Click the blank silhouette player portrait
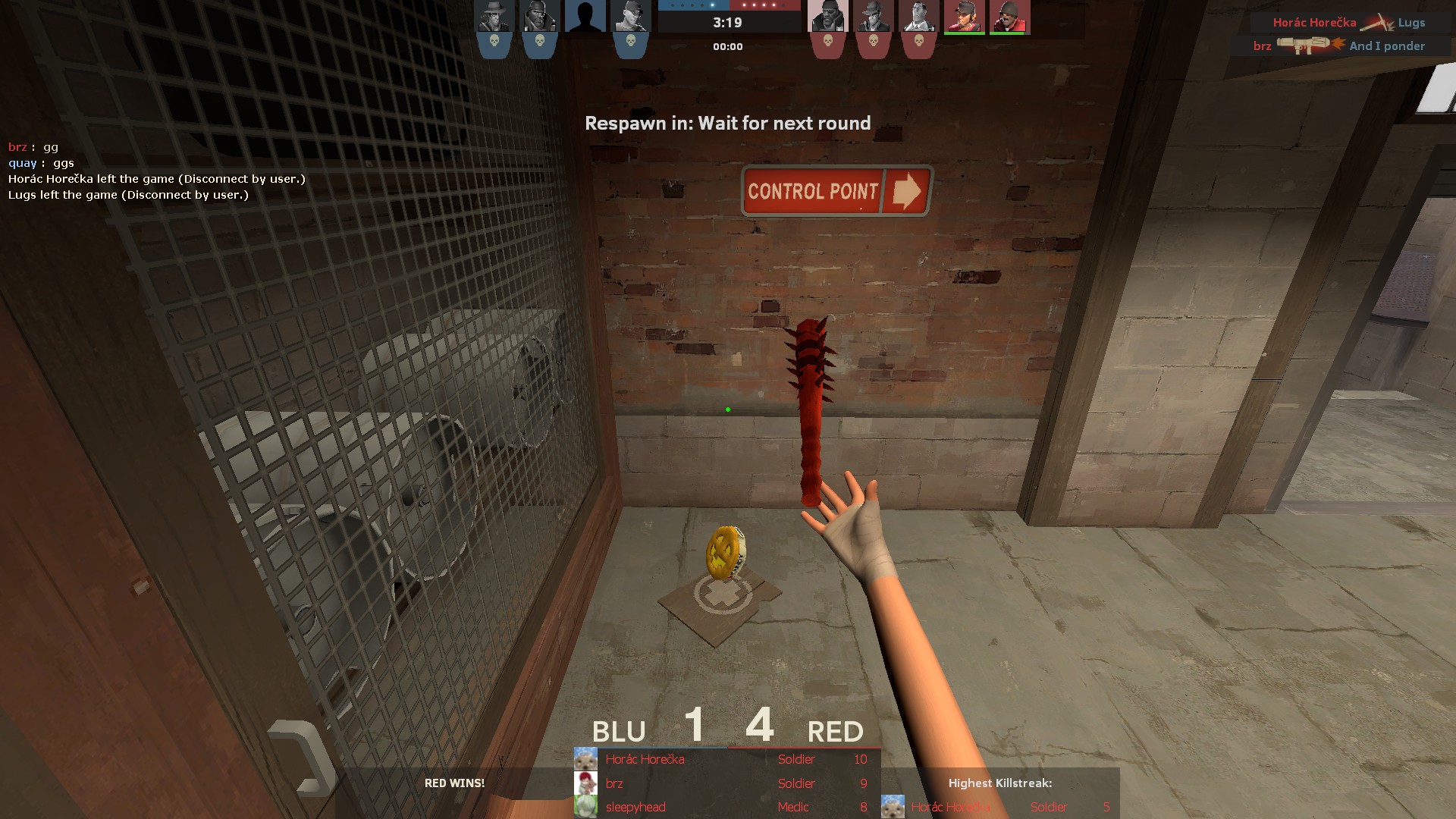The width and height of the screenshot is (1456, 819). [x=585, y=17]
